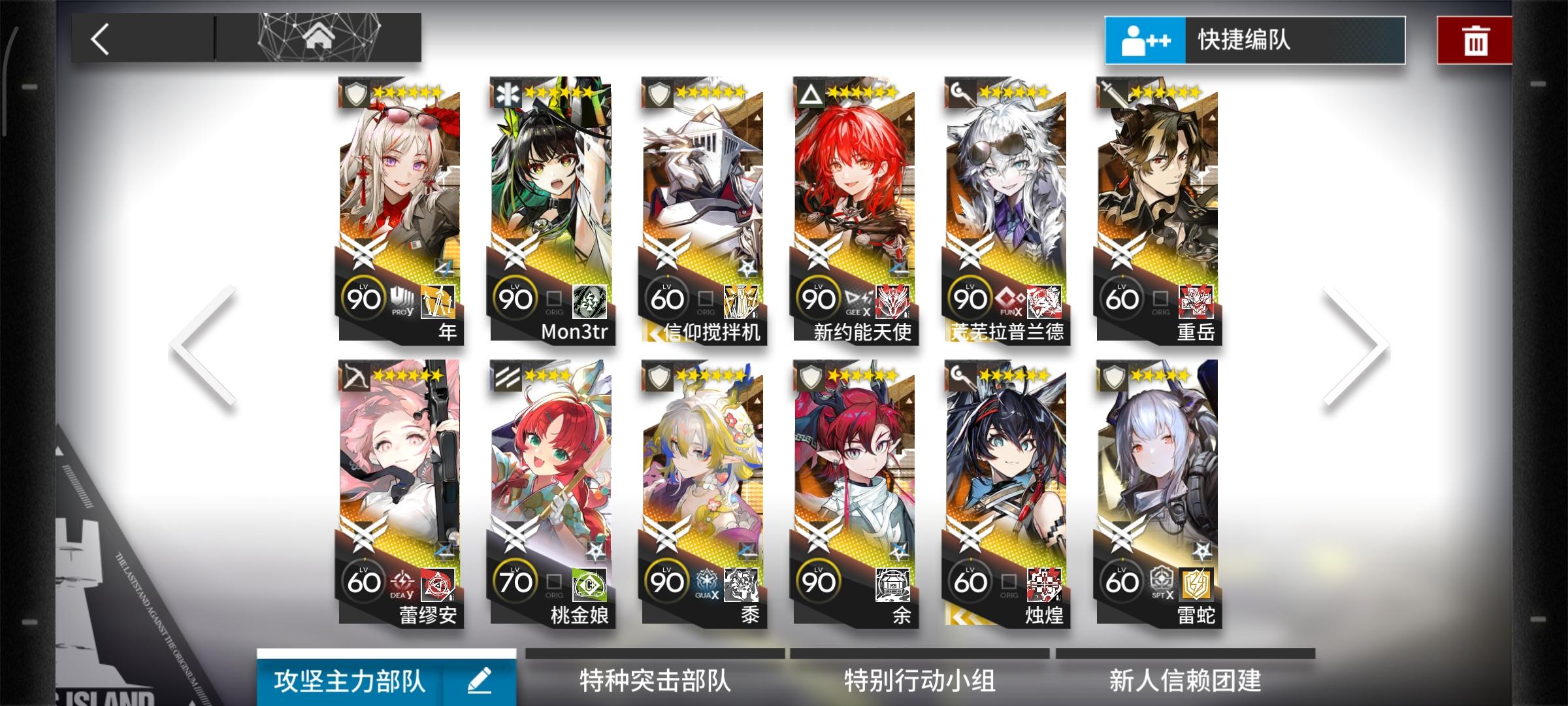Click the level 90 progress ring on 黍's card

coord(668,580)
